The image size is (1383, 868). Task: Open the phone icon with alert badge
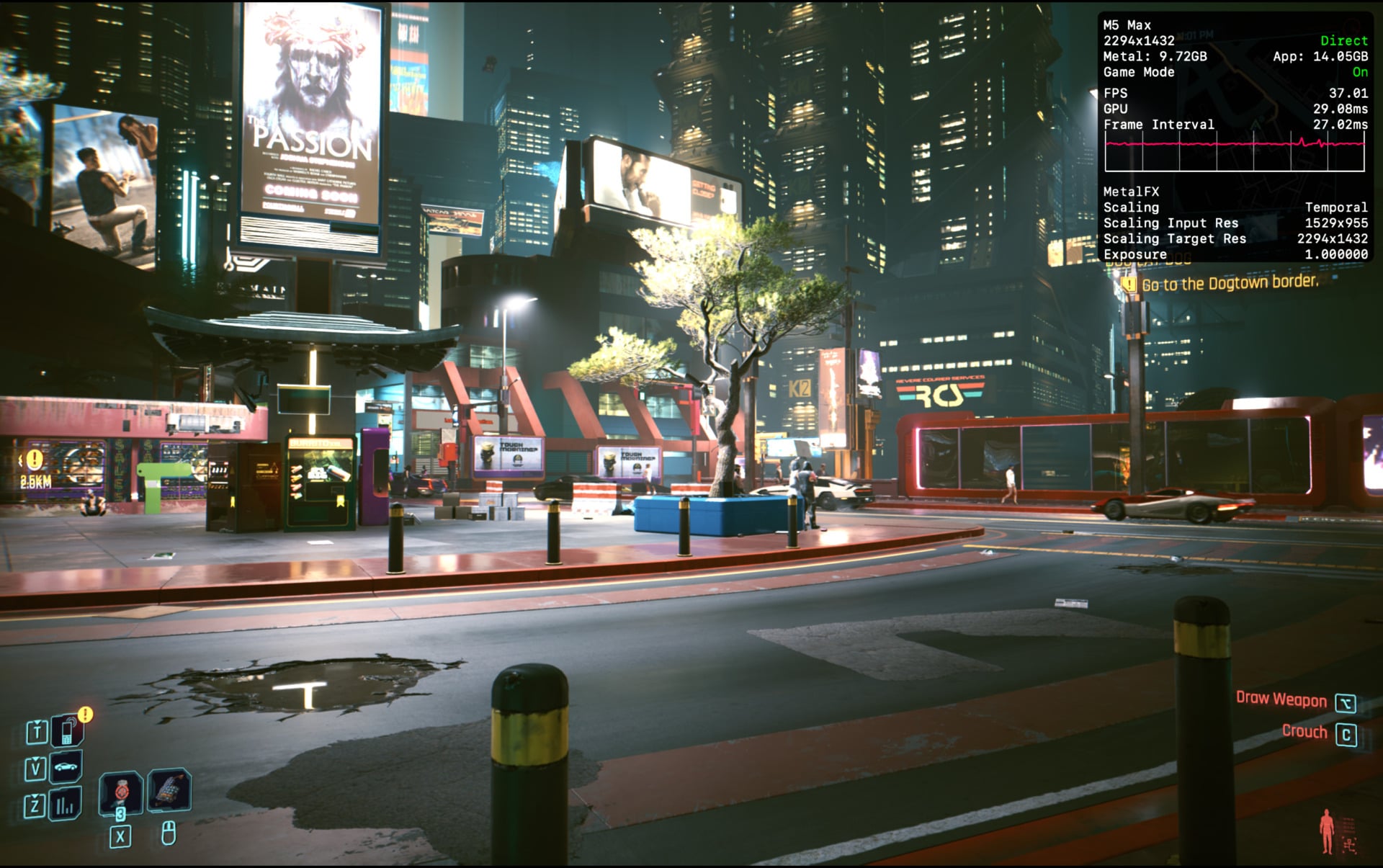(67, 732)
